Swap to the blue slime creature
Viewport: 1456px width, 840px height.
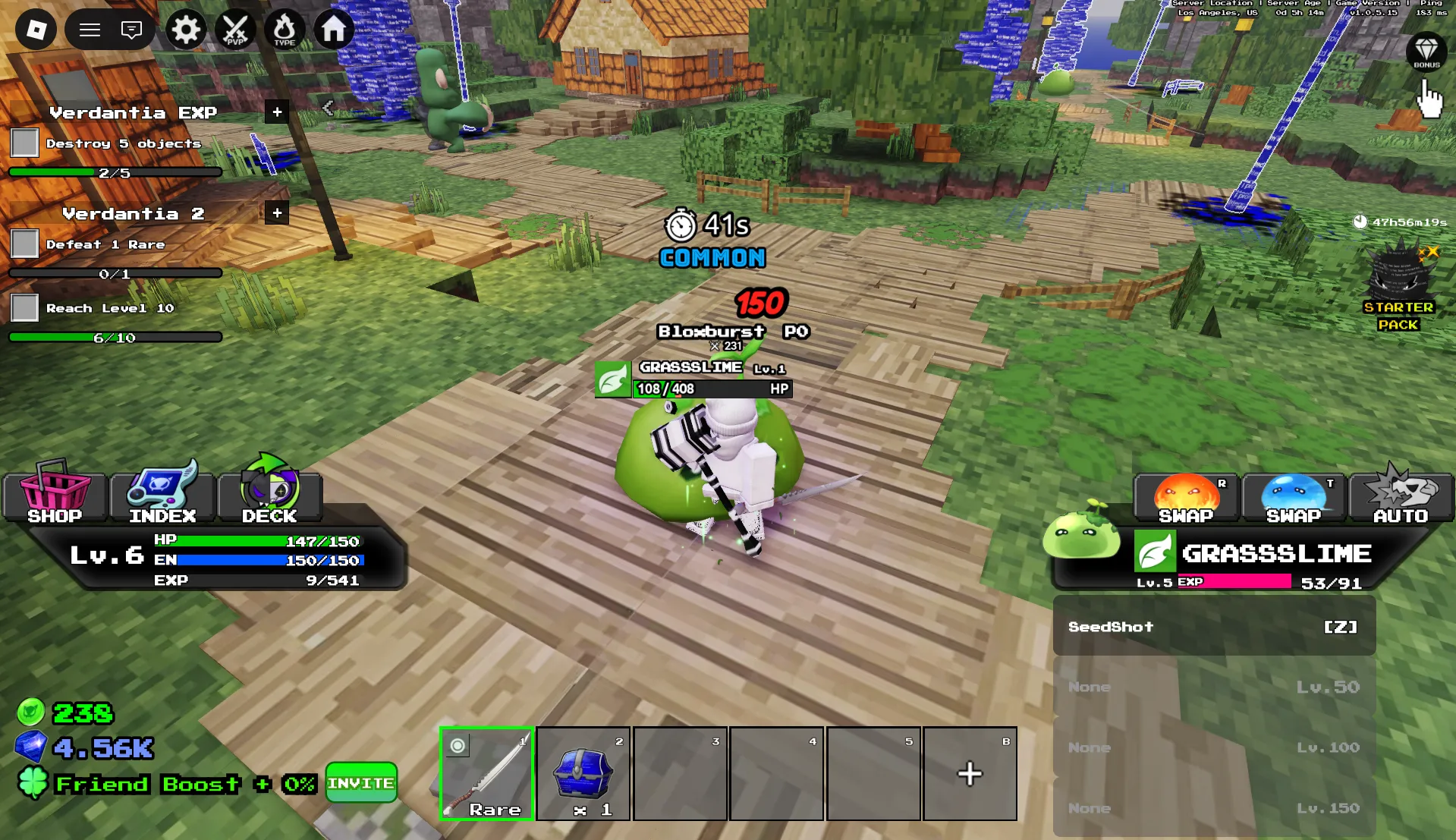pyautogui.click(x=1294, y=498)
